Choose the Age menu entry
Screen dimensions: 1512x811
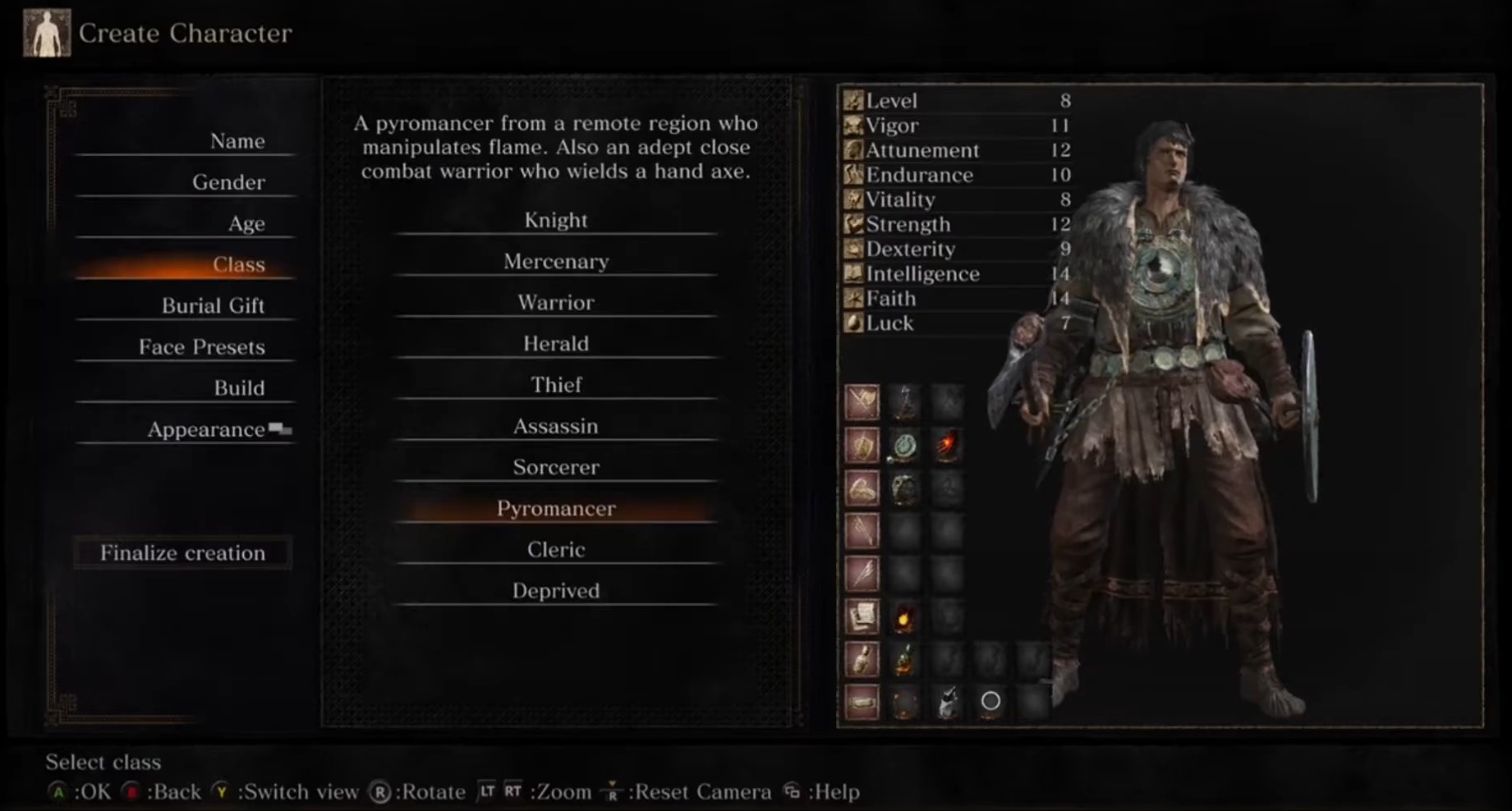(246, 223)
